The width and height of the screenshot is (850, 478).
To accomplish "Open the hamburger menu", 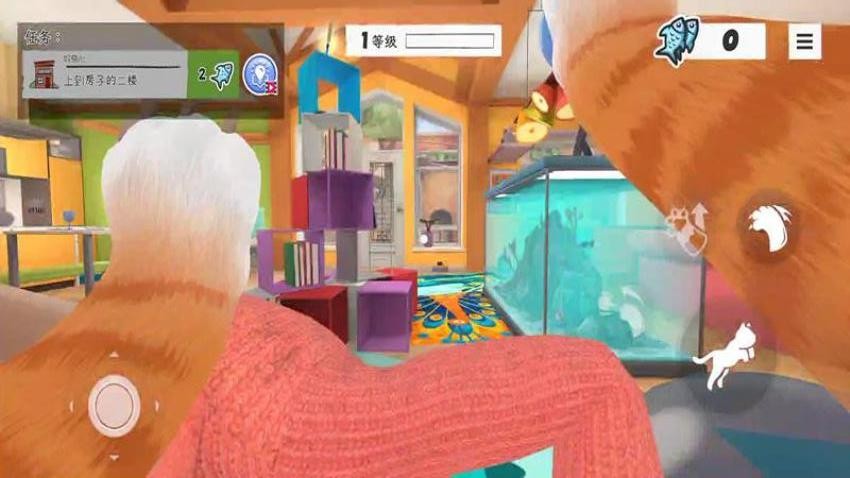I will point(804,41).
